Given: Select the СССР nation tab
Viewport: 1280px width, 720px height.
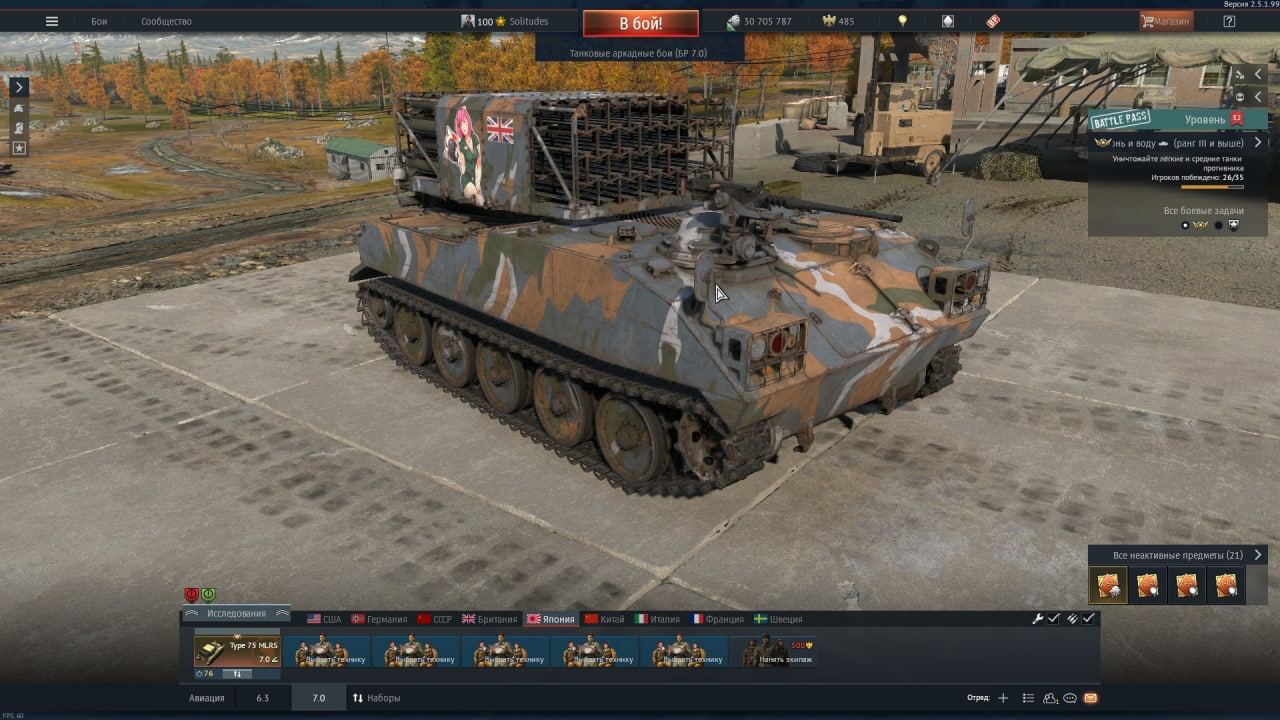Looking at the screenshot, I should [x=435, y=619].
